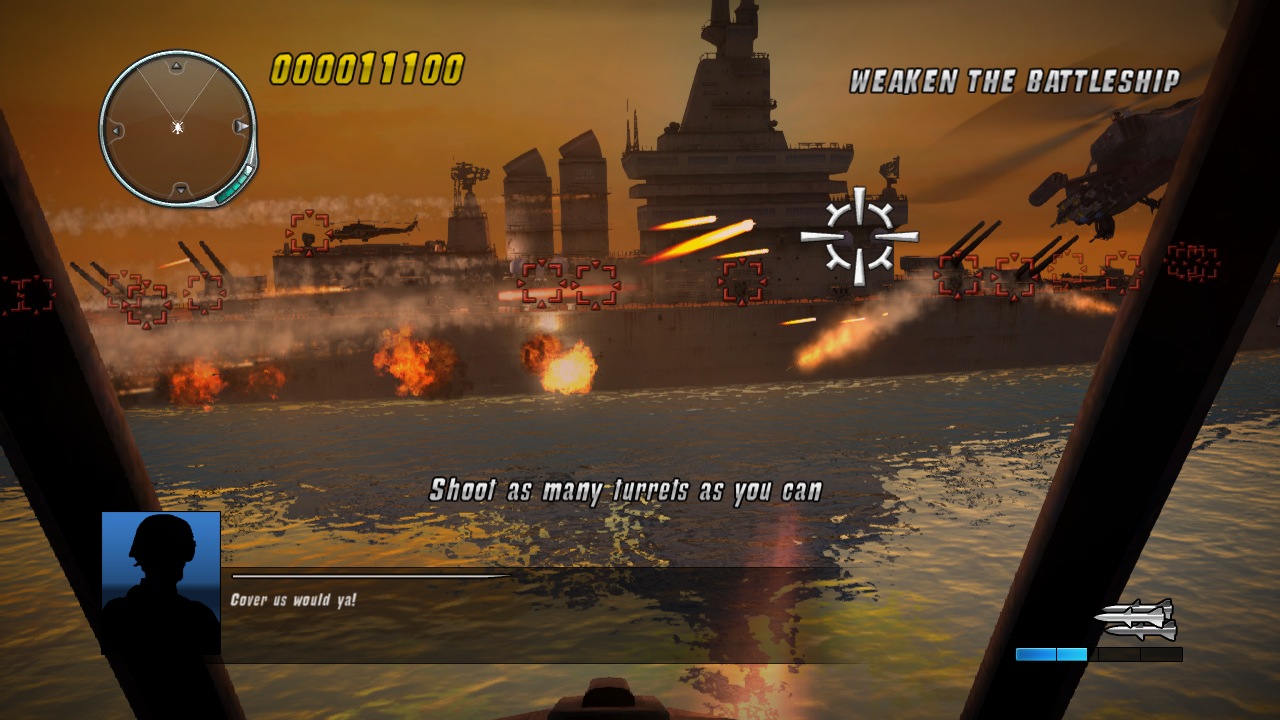Select the soldier portrait in the dialogue box

160,585
